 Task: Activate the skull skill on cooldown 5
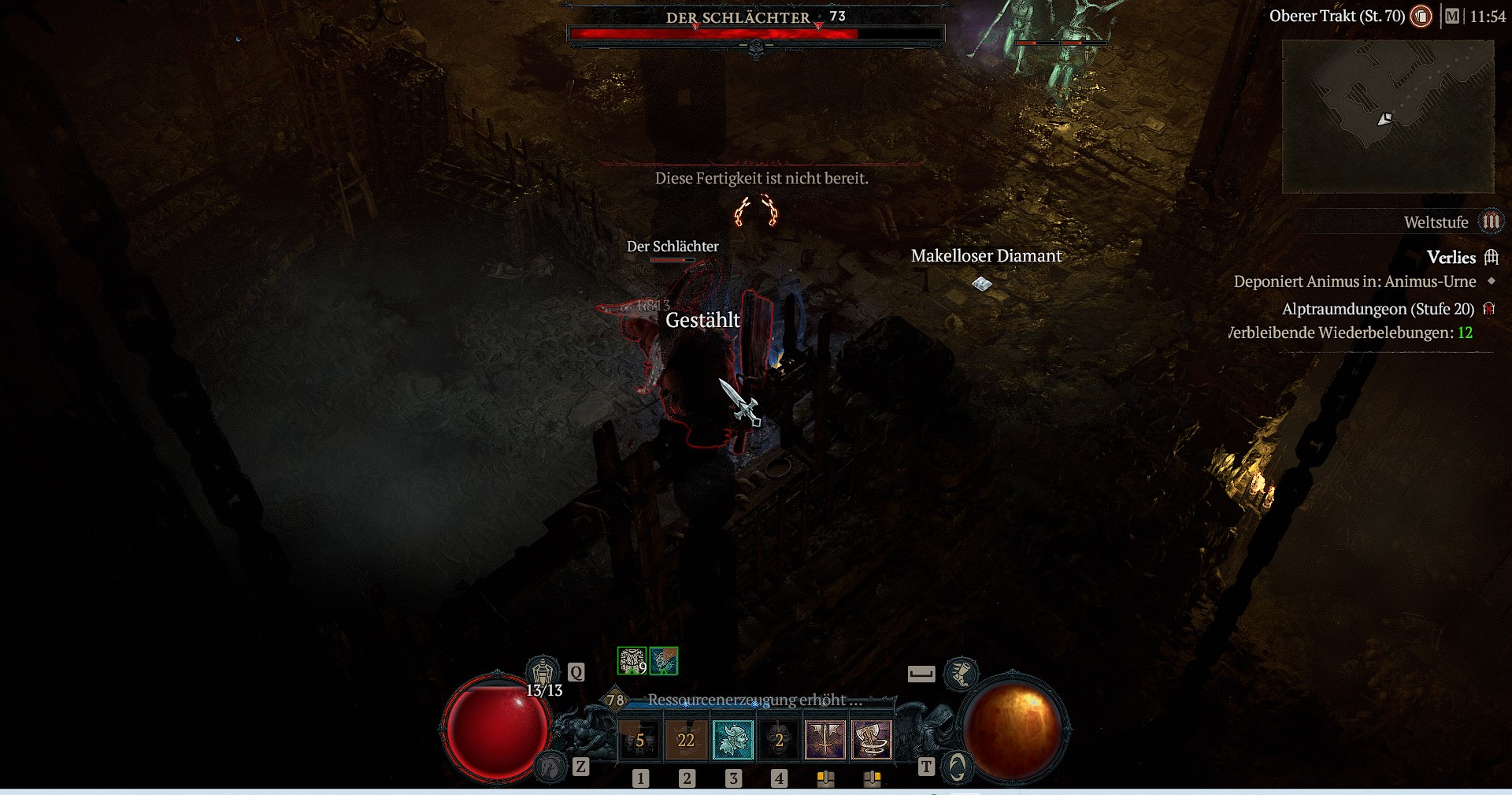639,740
